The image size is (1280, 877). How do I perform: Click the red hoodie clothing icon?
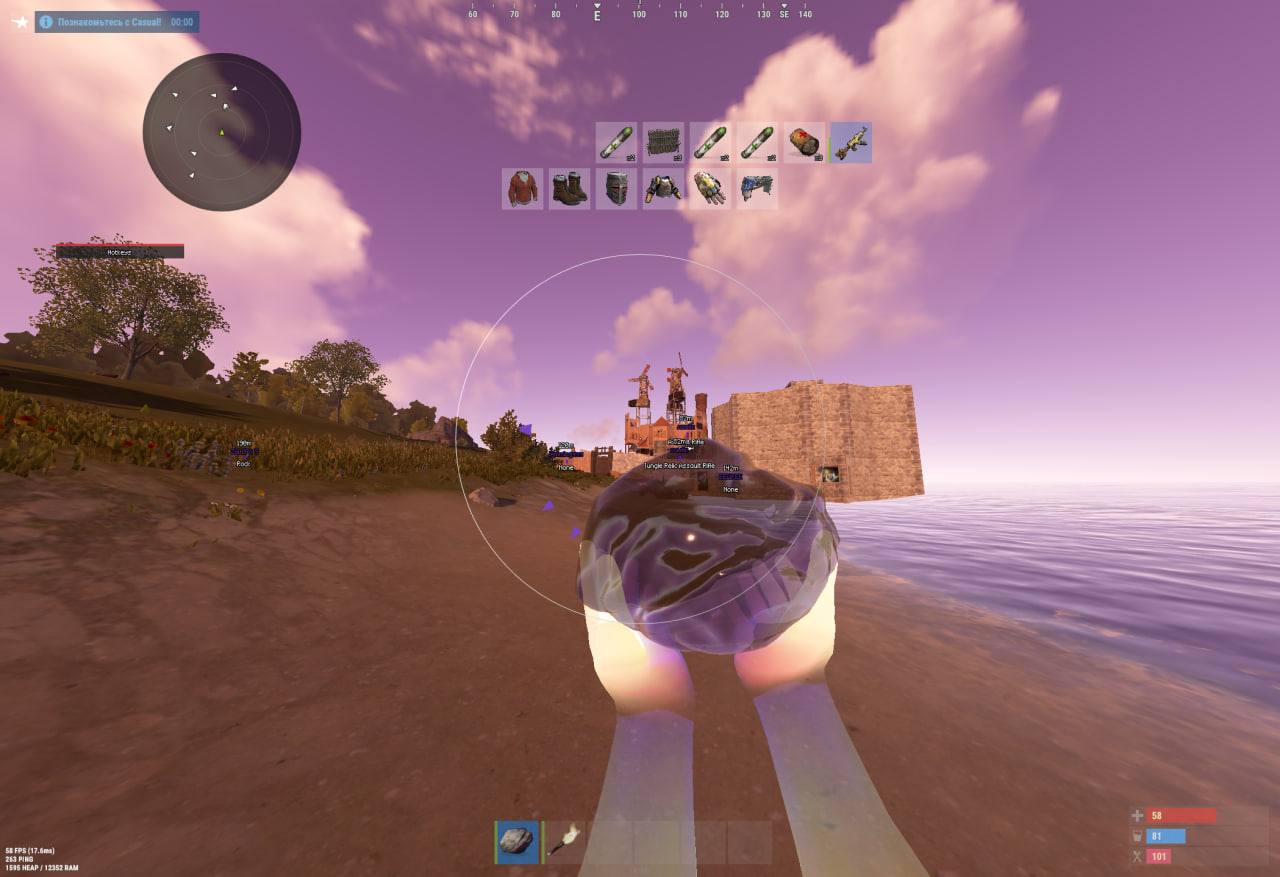pyautogui.click(x=521, y=188)
